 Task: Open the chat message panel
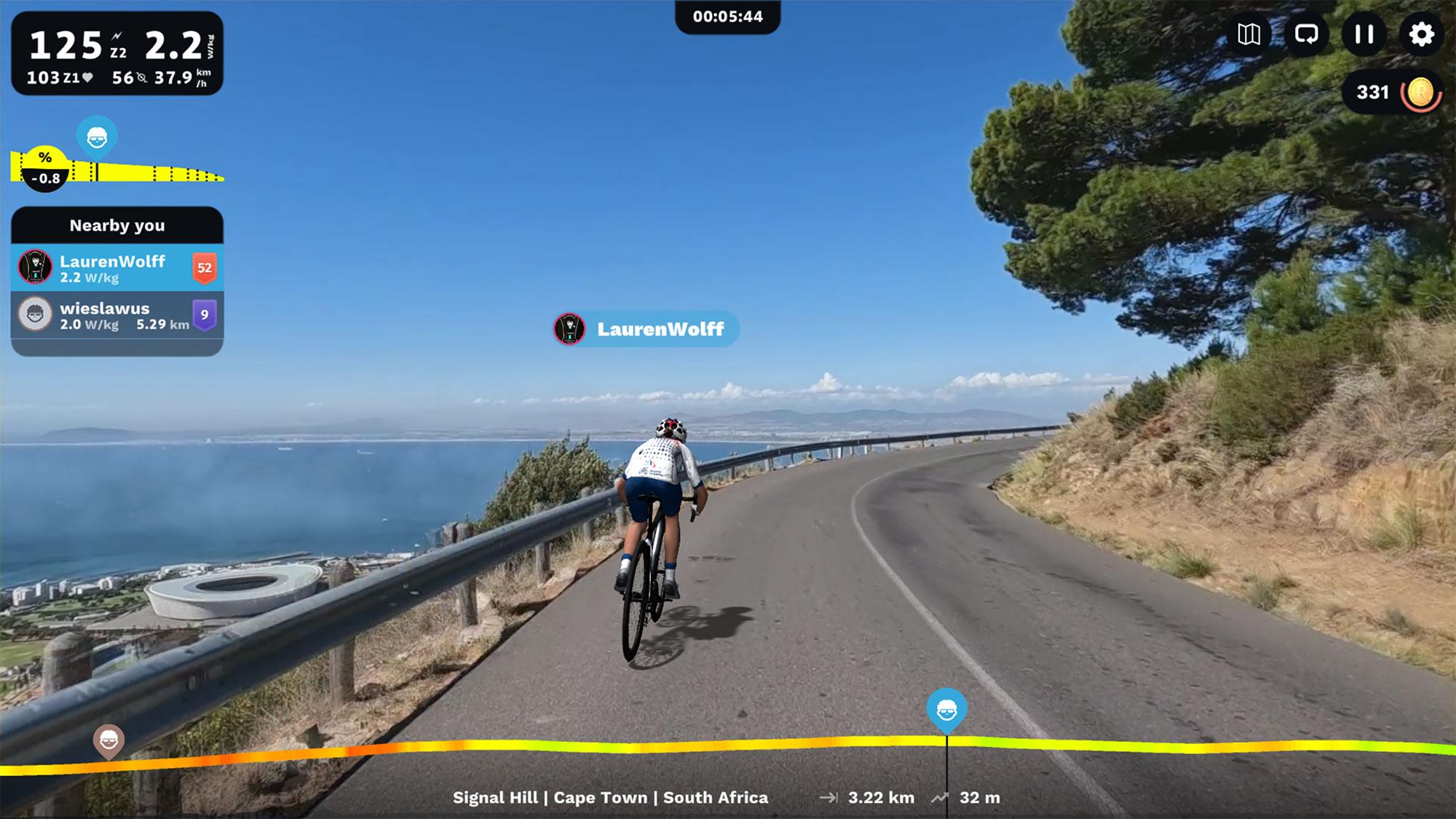(x=1305, y=34)
